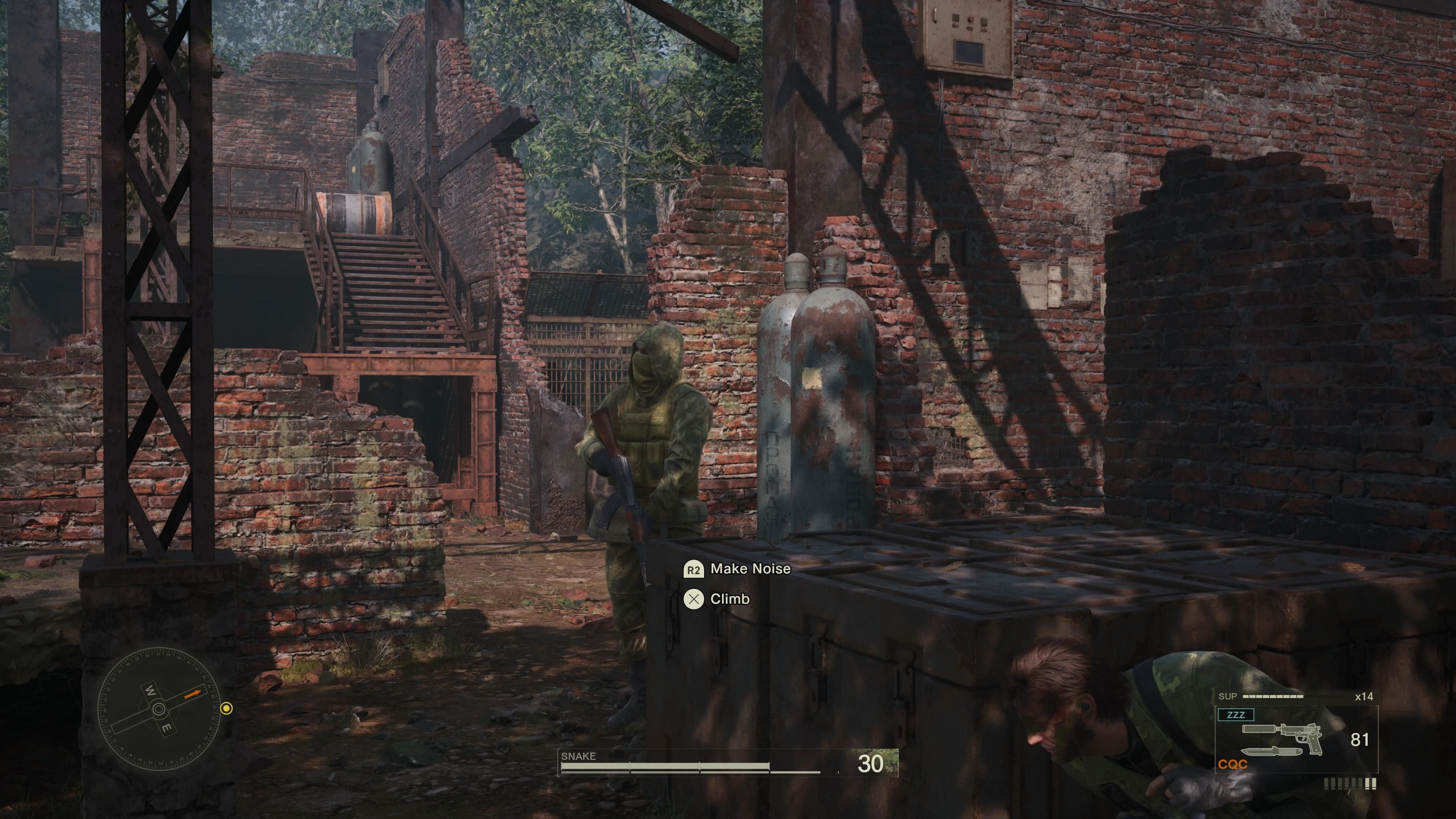This screenshot has height=819, width=1456.
Task: Select the Climb action entry
Action: click(731, 599)
